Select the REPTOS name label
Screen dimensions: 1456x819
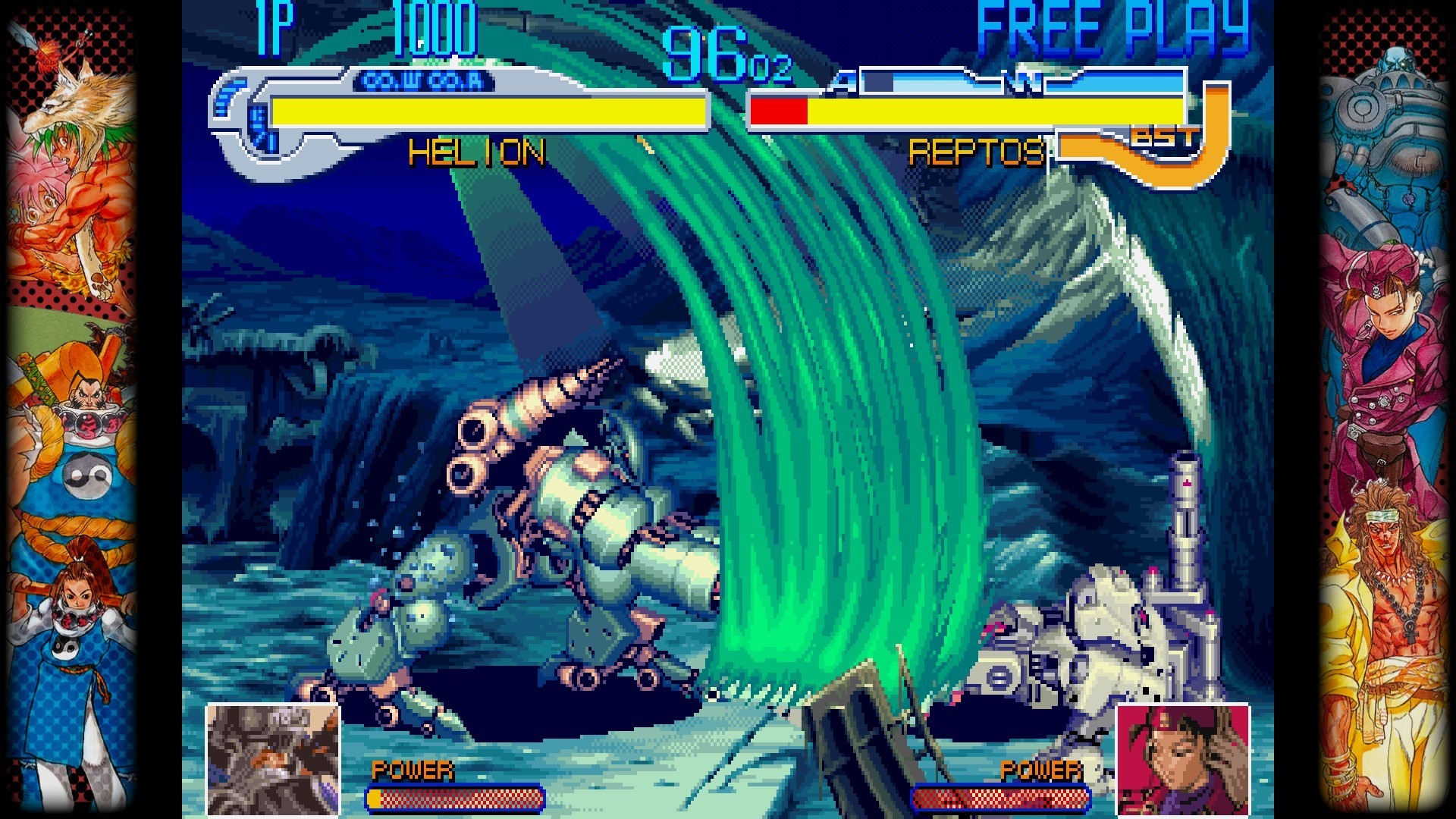(978, 152)
